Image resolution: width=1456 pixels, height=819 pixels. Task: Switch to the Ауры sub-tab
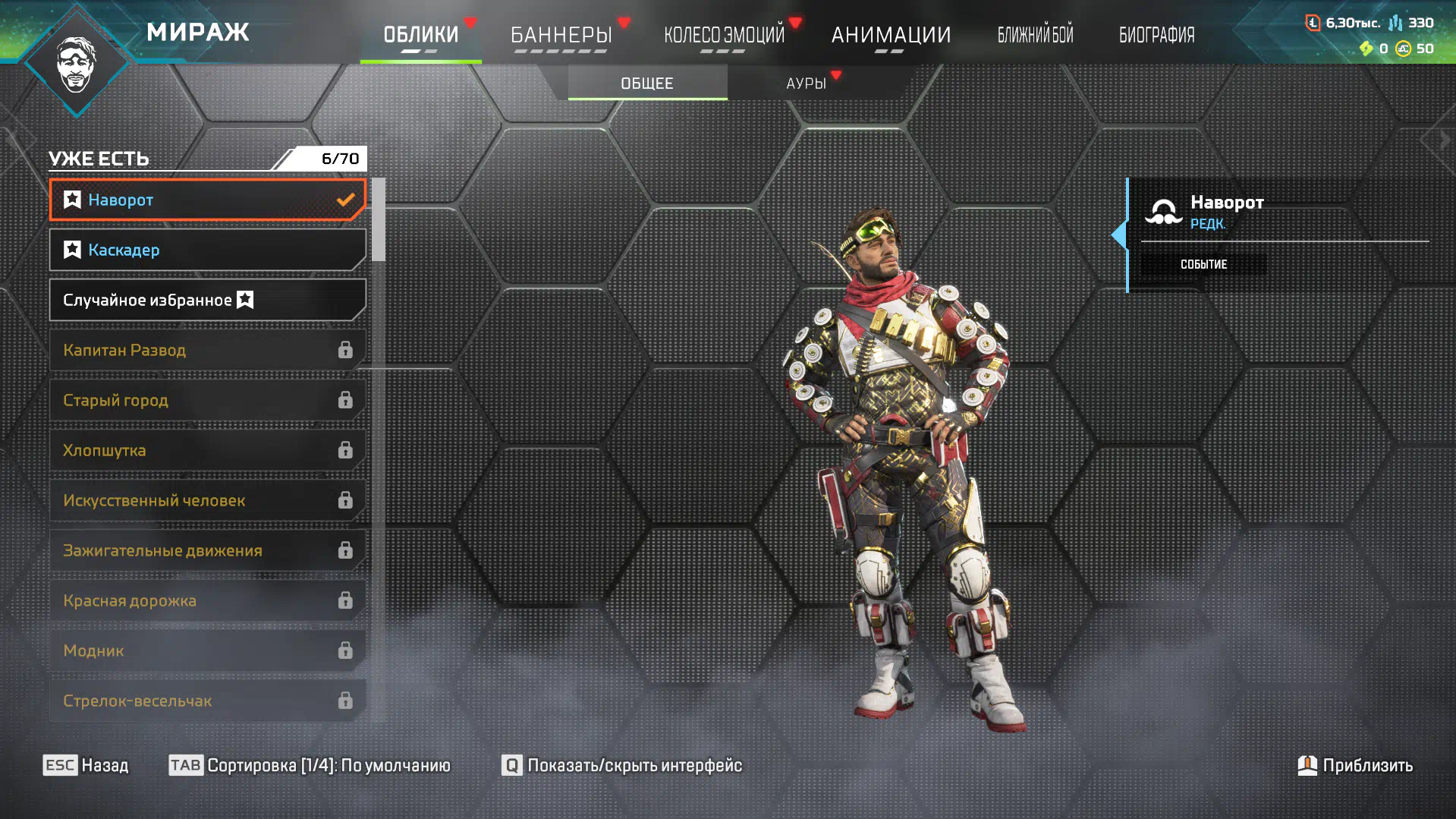click(x=806, y=83)
